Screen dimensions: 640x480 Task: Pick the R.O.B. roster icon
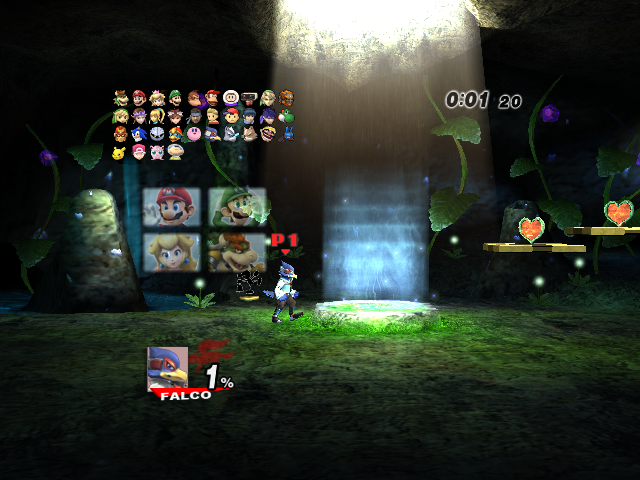249,98
